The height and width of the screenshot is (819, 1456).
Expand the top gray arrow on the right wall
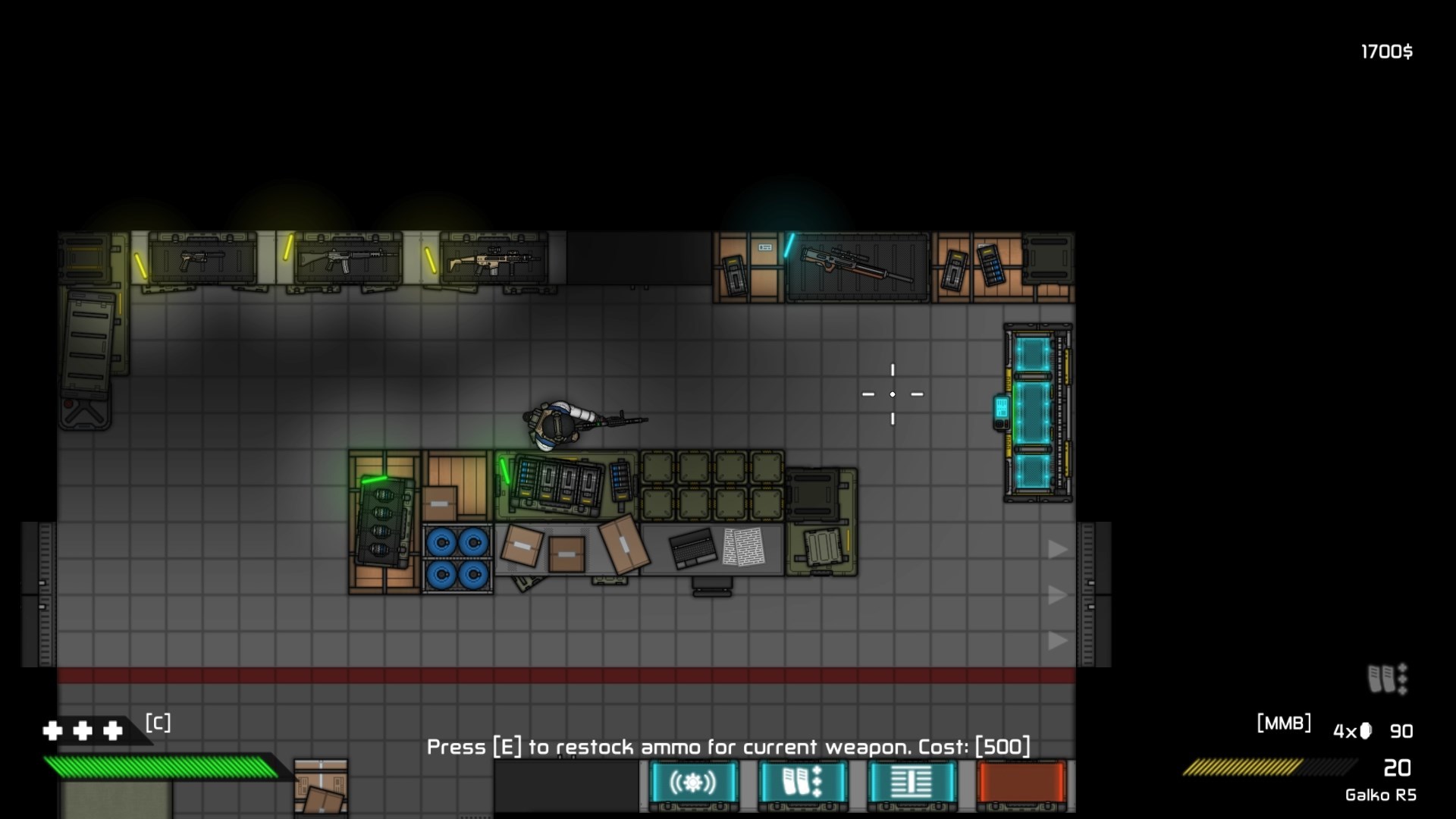click(1057, 550)
